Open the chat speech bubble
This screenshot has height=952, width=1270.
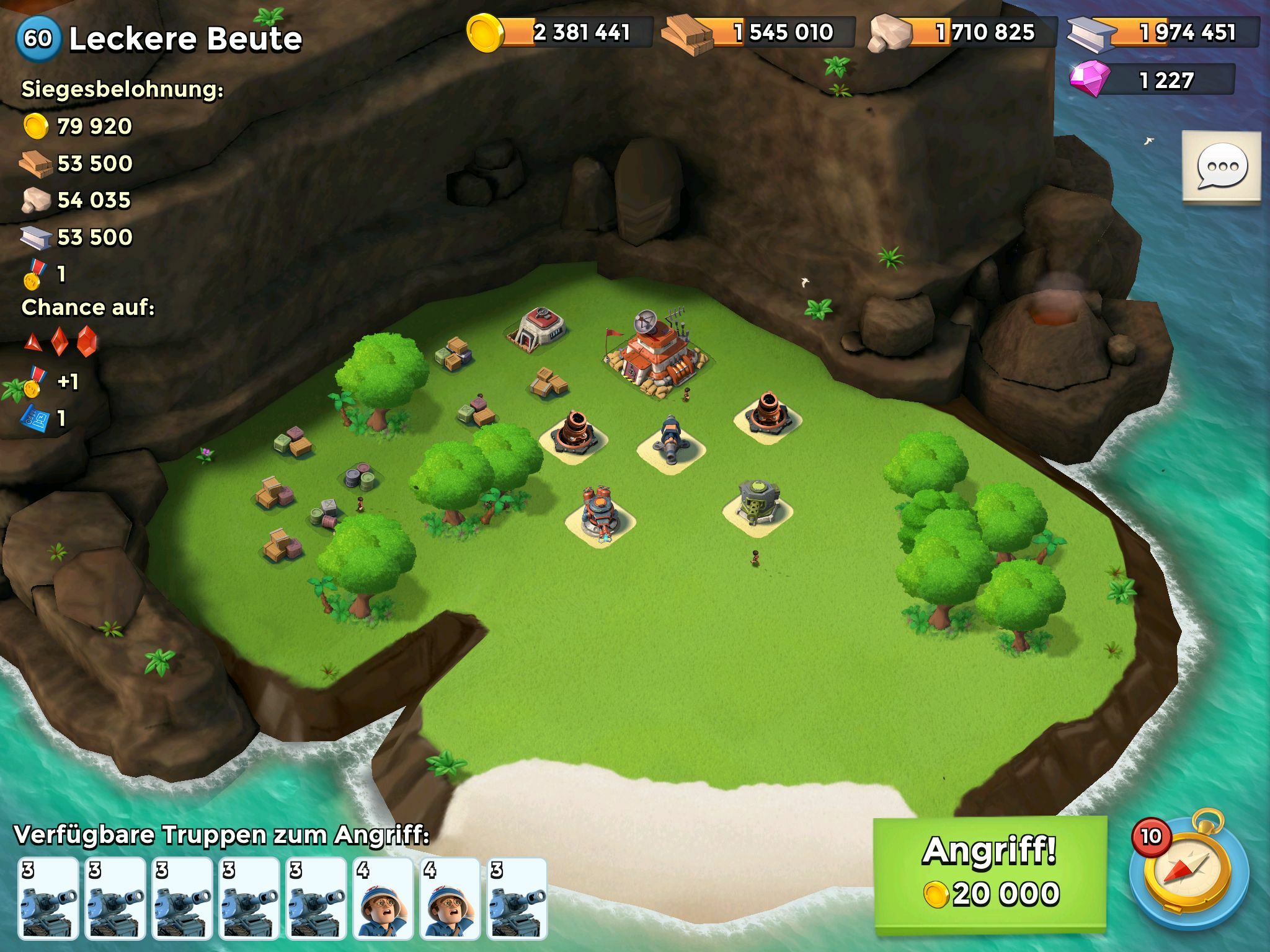tap(1221, 166)
